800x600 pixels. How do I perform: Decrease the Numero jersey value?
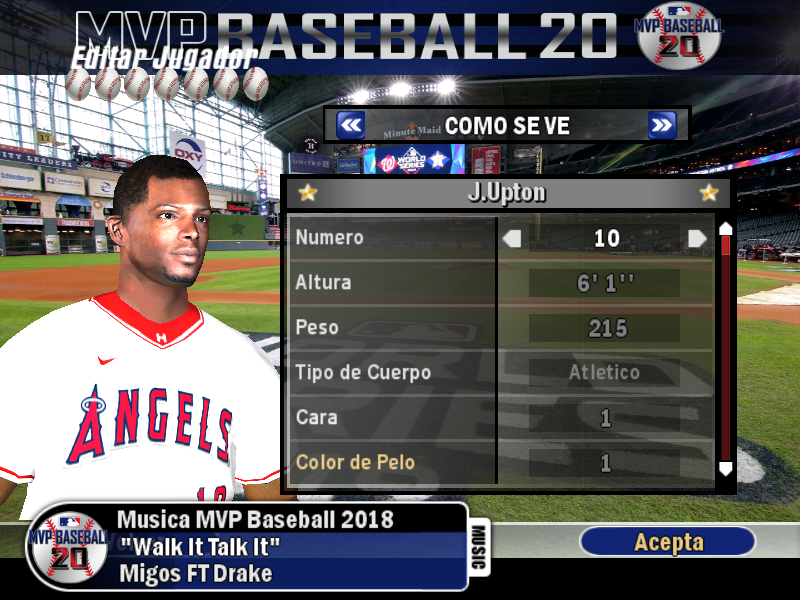click(x=512, y=238)
